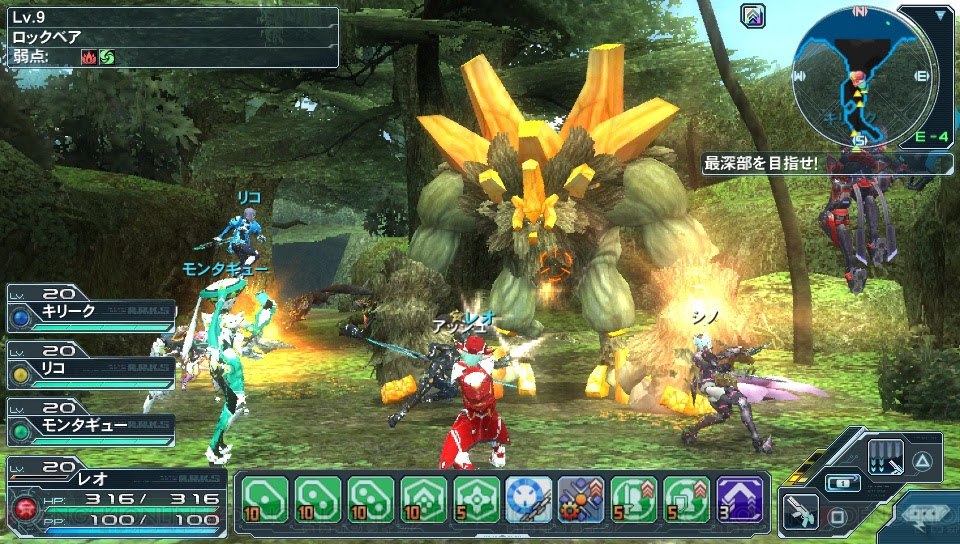Select the green four-point star item slot
The width and height of the screenshot is (960, 544).
point(477,498)
